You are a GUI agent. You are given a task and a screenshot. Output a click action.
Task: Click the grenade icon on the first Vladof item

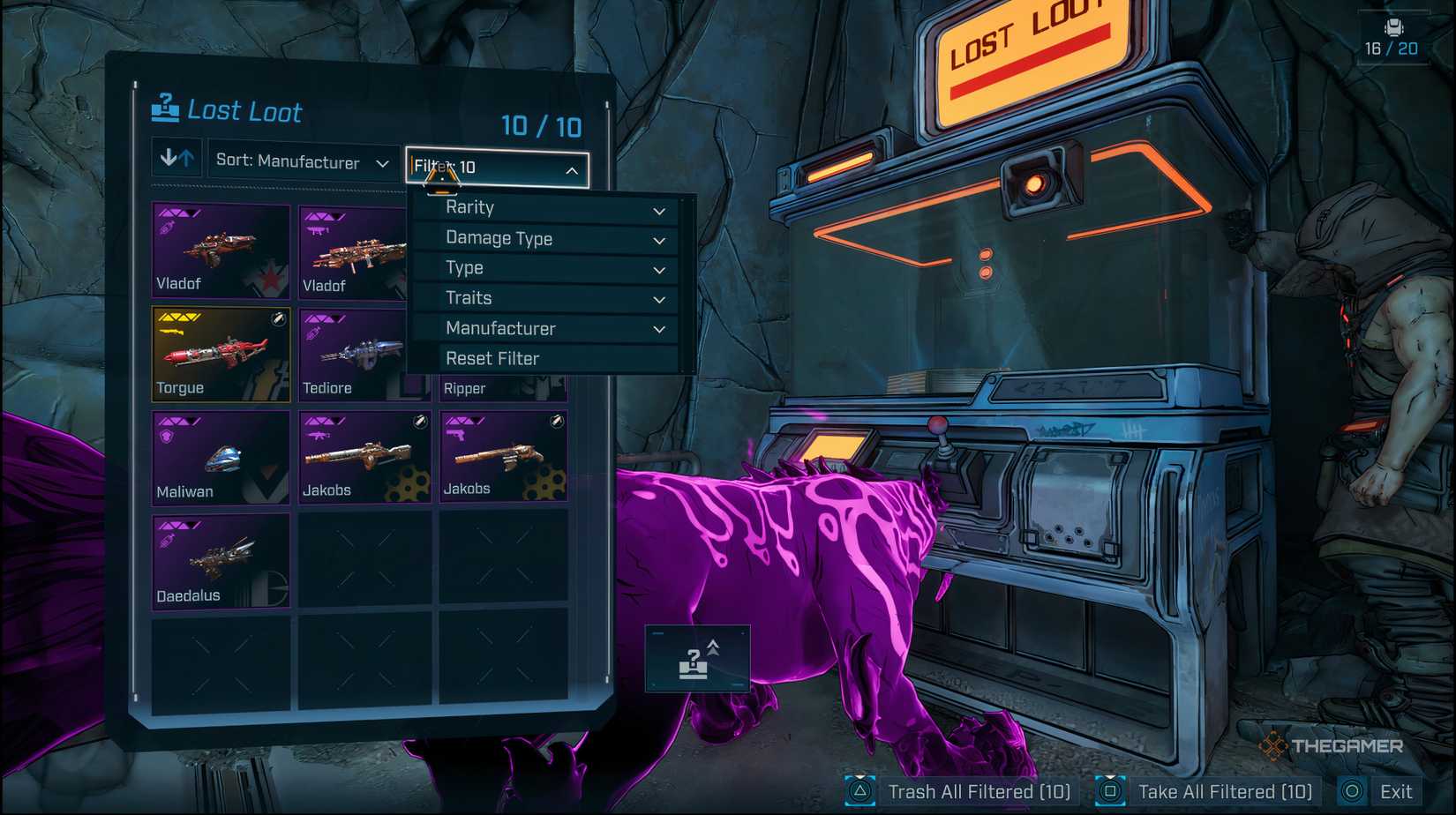click(x=166, y=229)
